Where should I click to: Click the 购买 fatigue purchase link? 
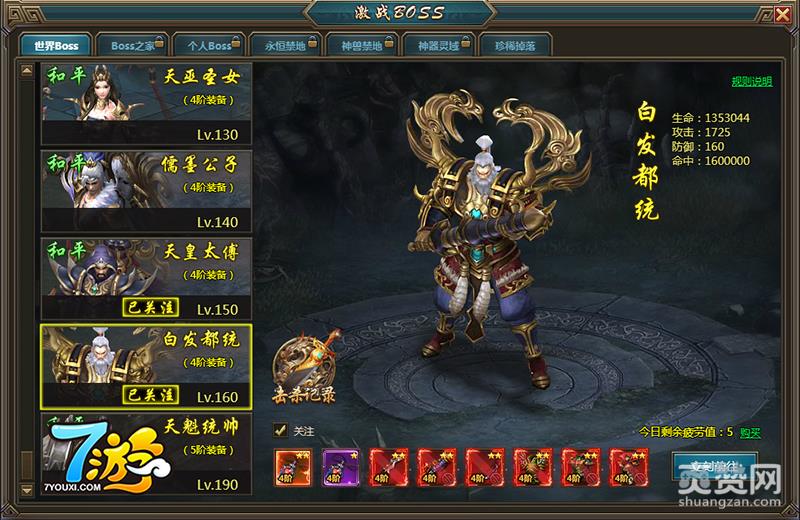click(750, 432)
